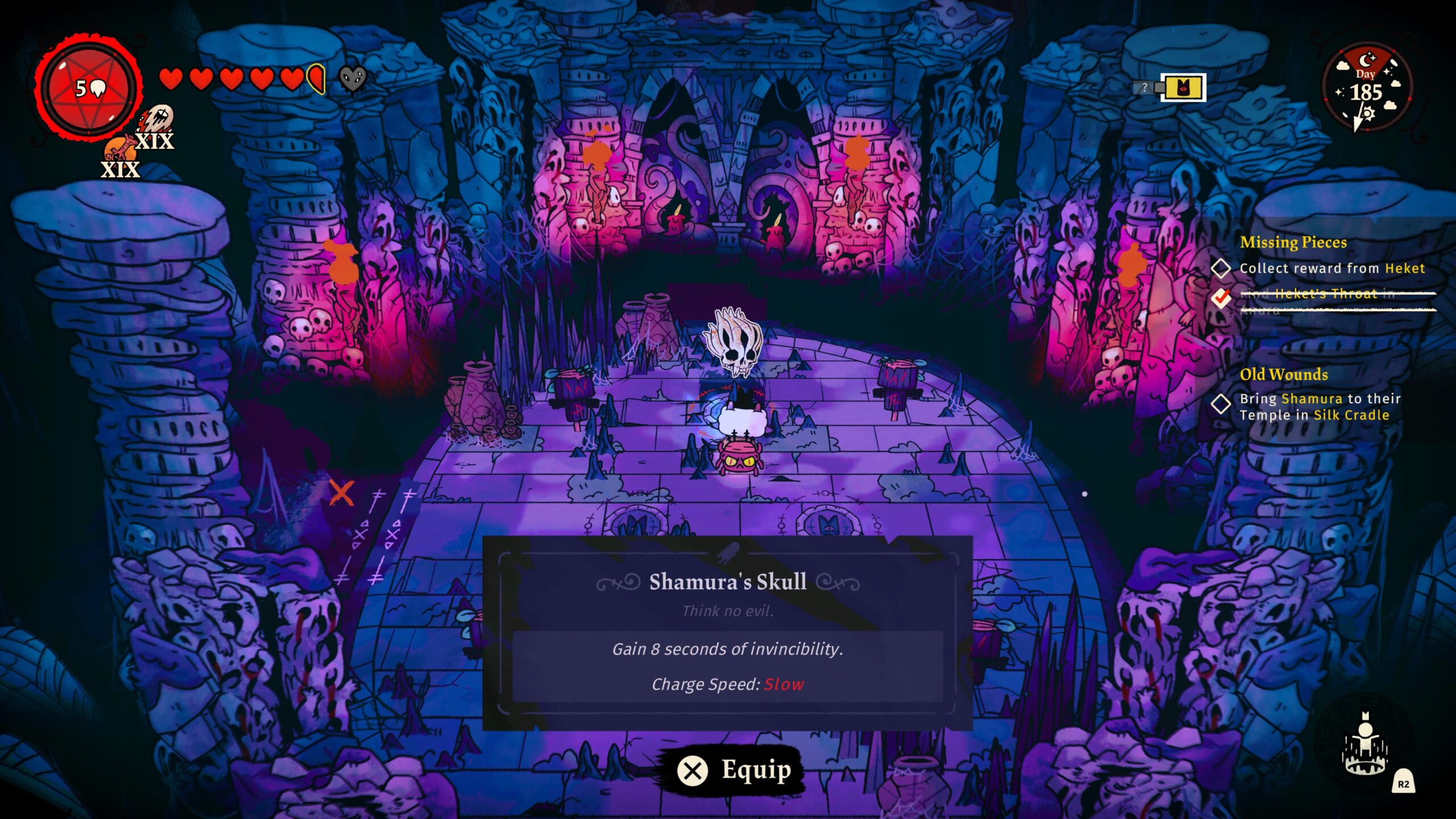Click the completed Heket's Throat objective checkmark

tap(1221, 297)
